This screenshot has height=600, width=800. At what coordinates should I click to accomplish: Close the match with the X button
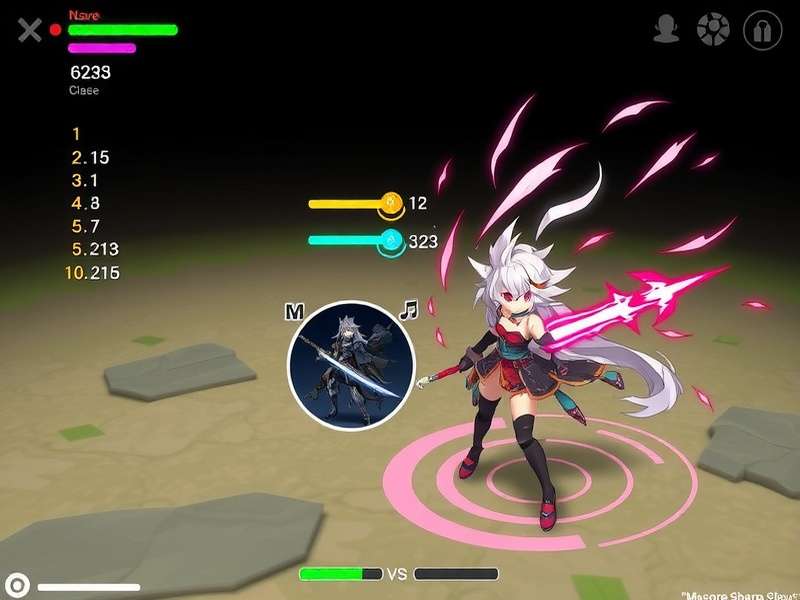30,30
